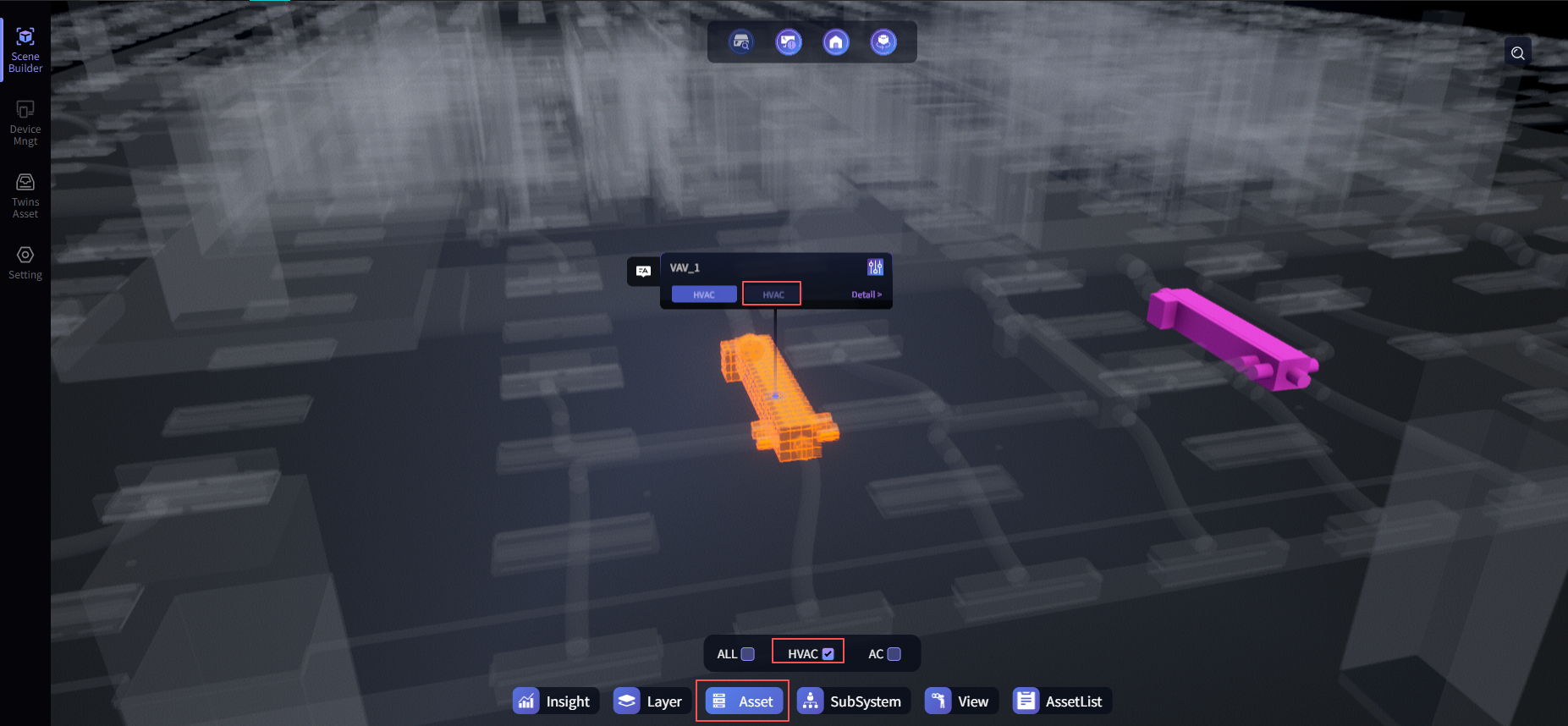Image resolution: width=1568 pixels, height=726 pixels.
Task: Show the AssetList panel
Action: point(1062,701)
